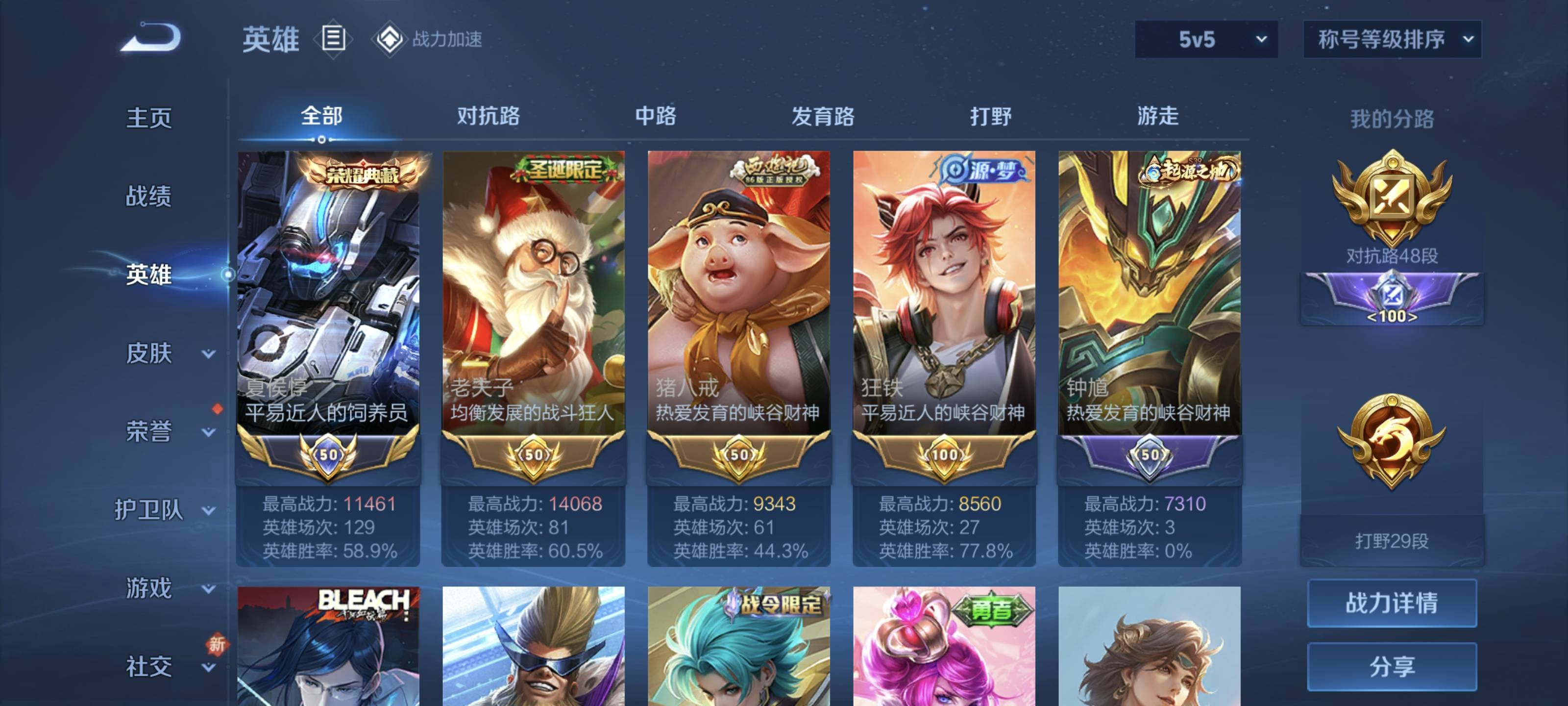The width and height of the screenshot is (1568, 706).
Task: Switch to the 中路 tab
Action: point(656,116)
